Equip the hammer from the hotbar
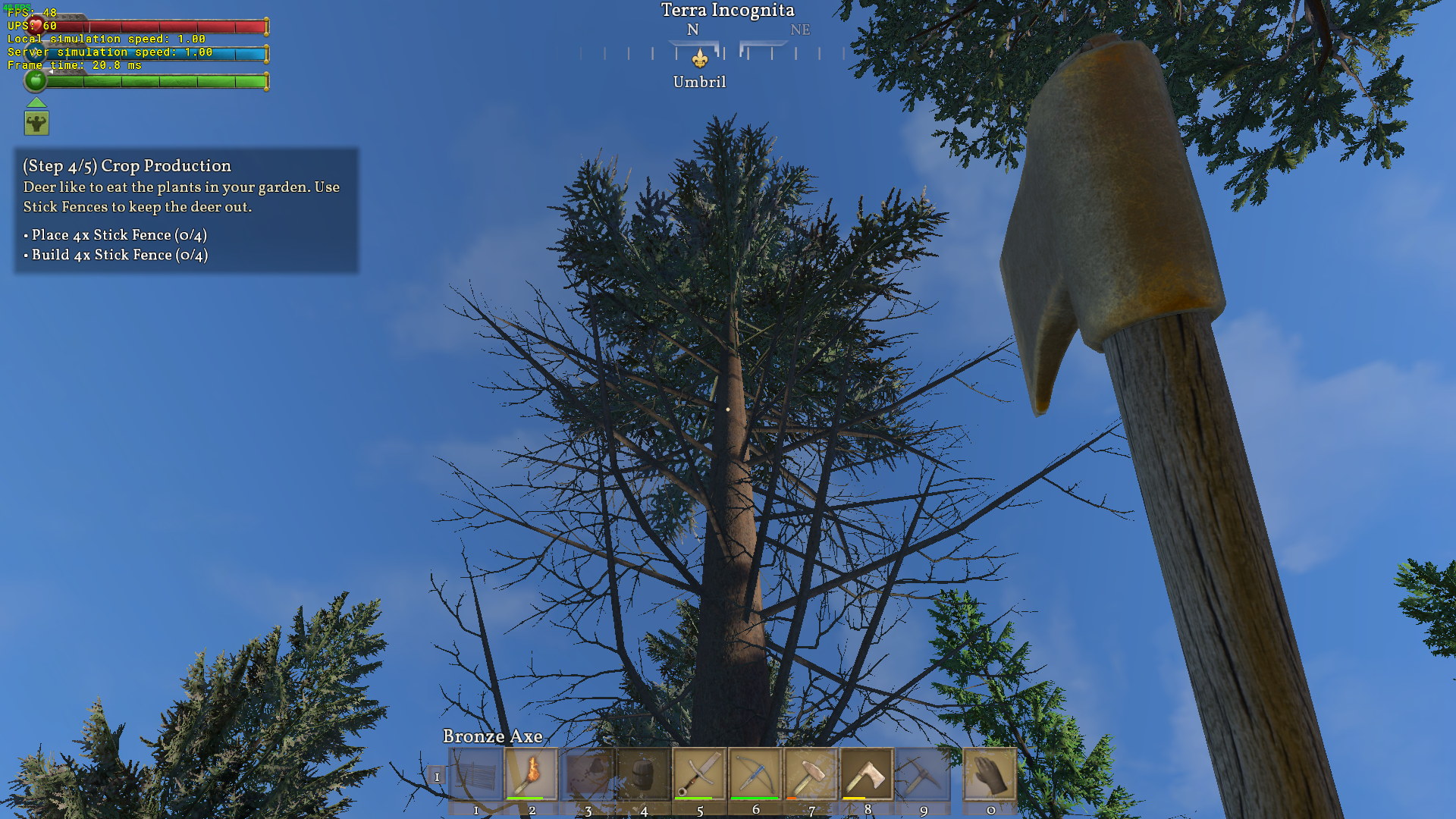 (x=811, y=775)
